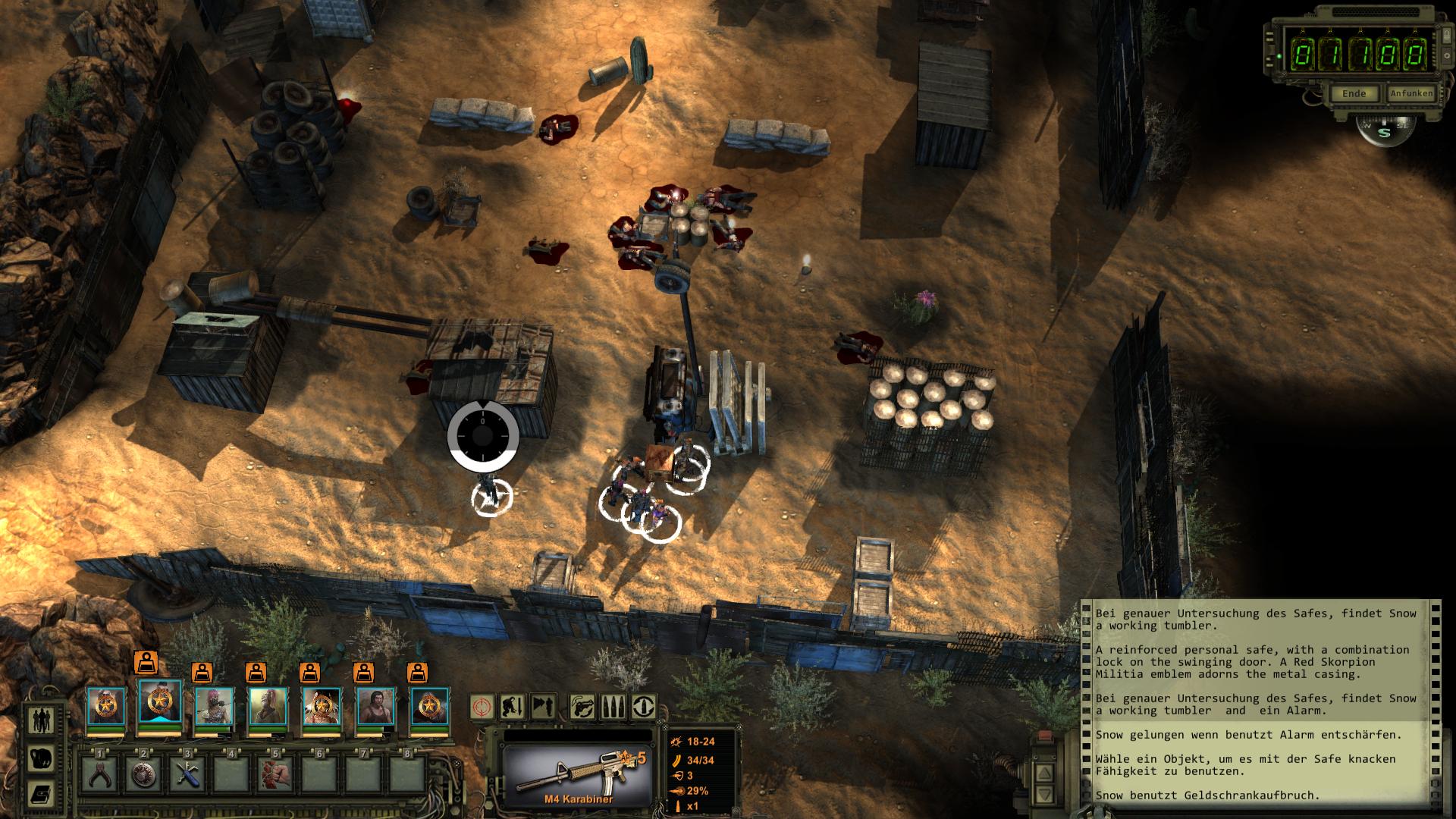Screen dimensions: 1456x819
Task: Click the Ende button
Action: [1354, 94]
